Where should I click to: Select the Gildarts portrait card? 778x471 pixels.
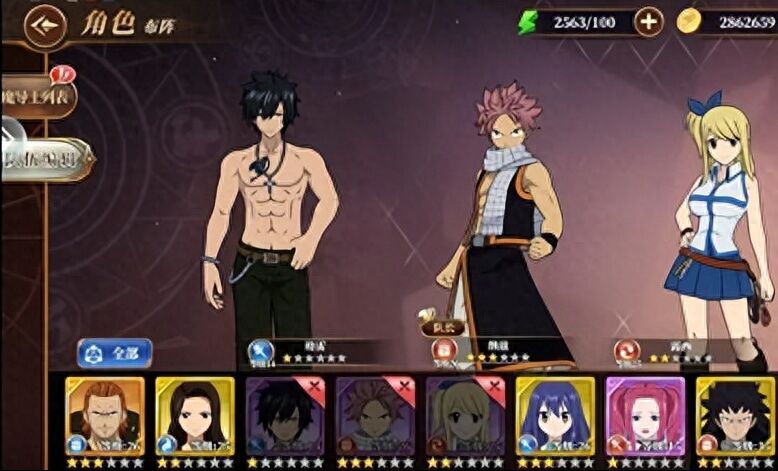tap(104, 415)
